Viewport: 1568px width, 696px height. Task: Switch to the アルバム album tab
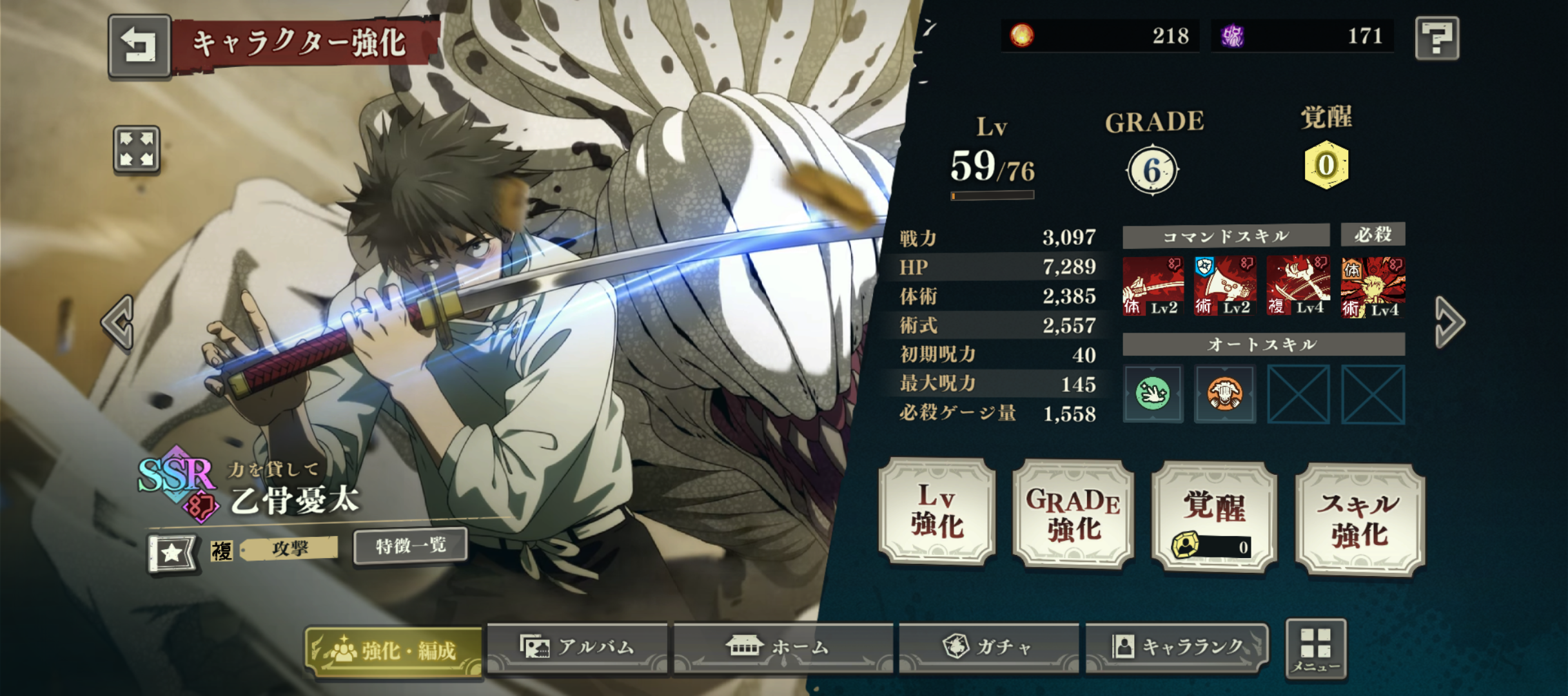coord(577,647)
